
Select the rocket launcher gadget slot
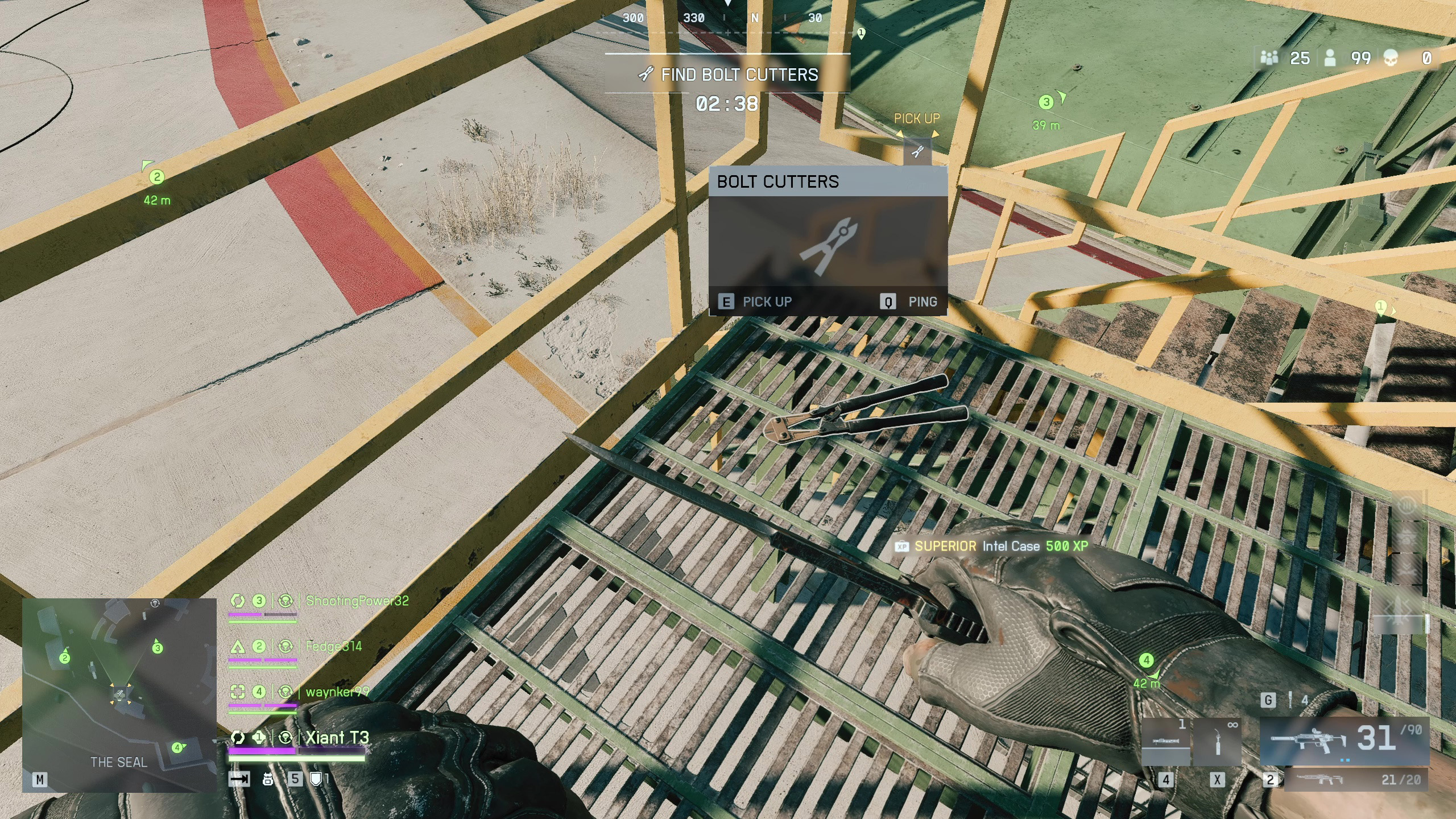pyautogui.click(x=1166, y=742)
